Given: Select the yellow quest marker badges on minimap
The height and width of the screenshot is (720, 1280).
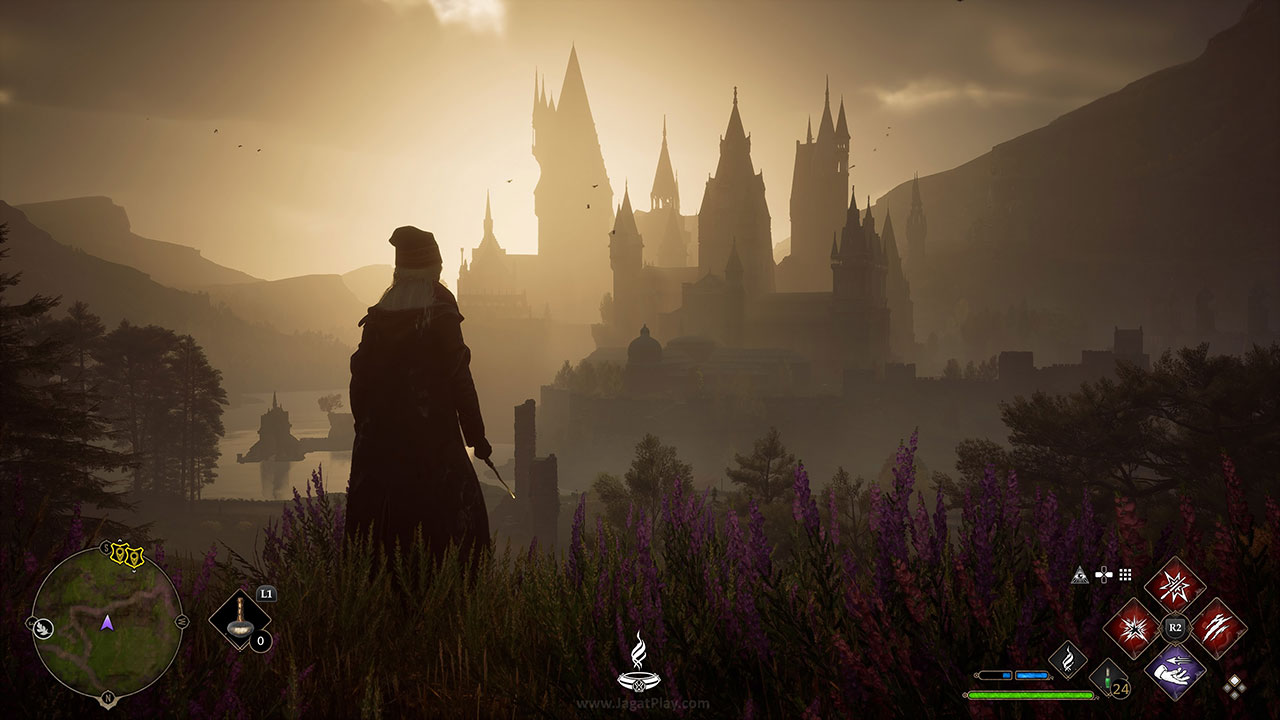Looking at the screenshot, I should point(127,556).
